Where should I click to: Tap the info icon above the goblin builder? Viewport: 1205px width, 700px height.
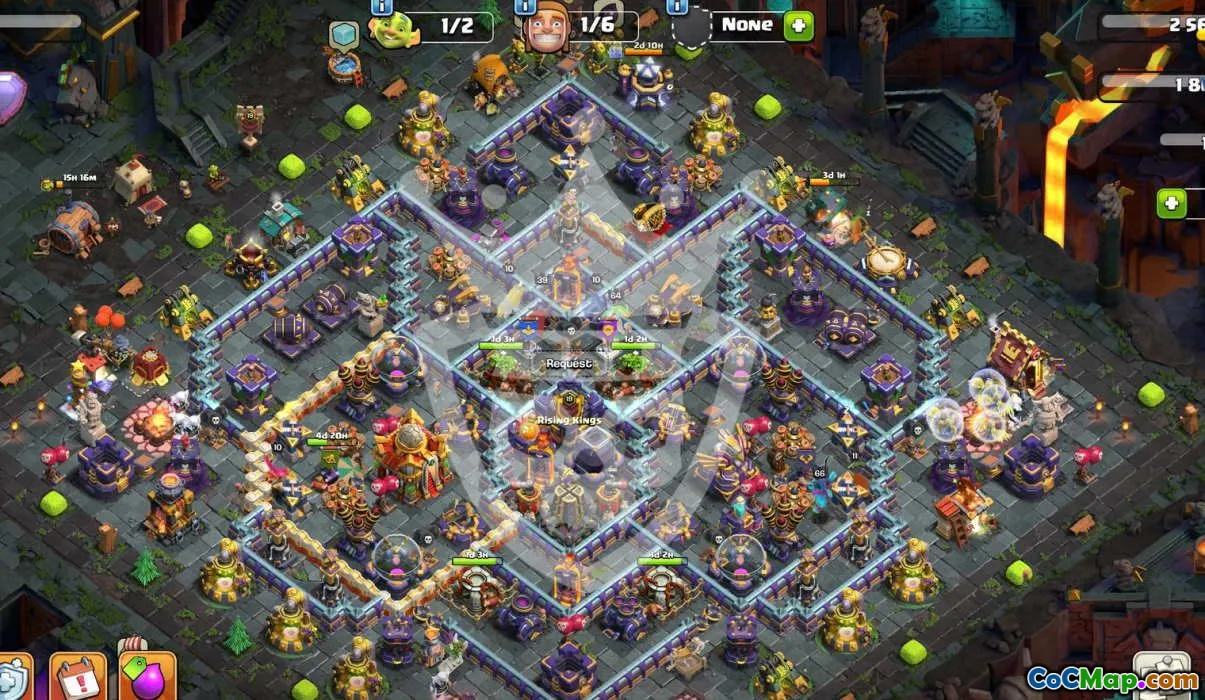381,6
